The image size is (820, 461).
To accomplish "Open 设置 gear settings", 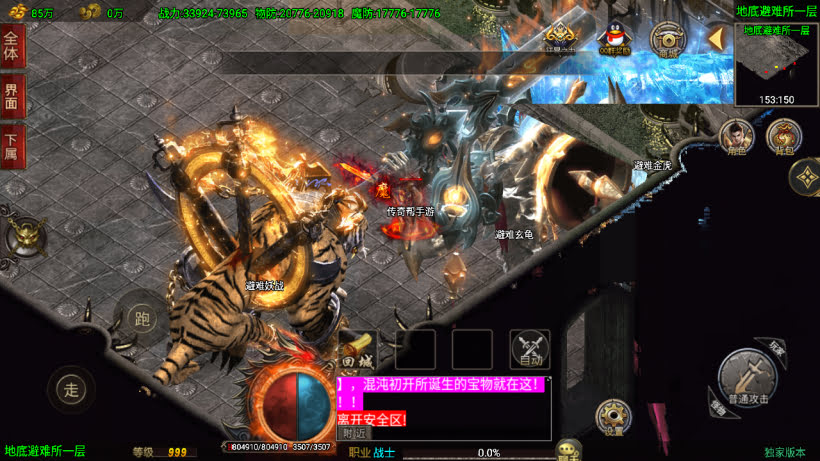I will pos(613,417).
